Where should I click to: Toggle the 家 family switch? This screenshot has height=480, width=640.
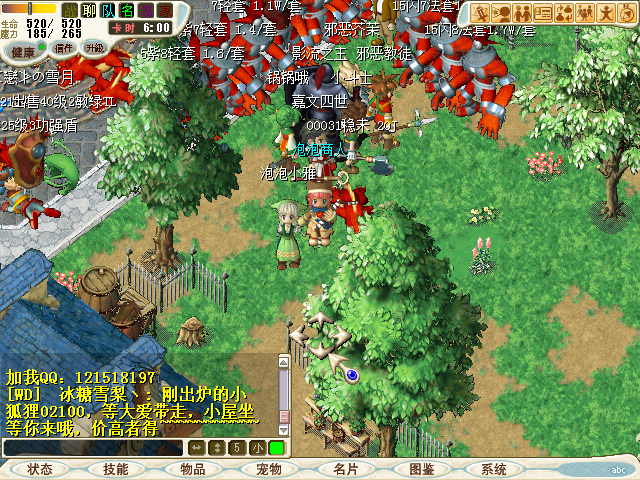(165, 10)
